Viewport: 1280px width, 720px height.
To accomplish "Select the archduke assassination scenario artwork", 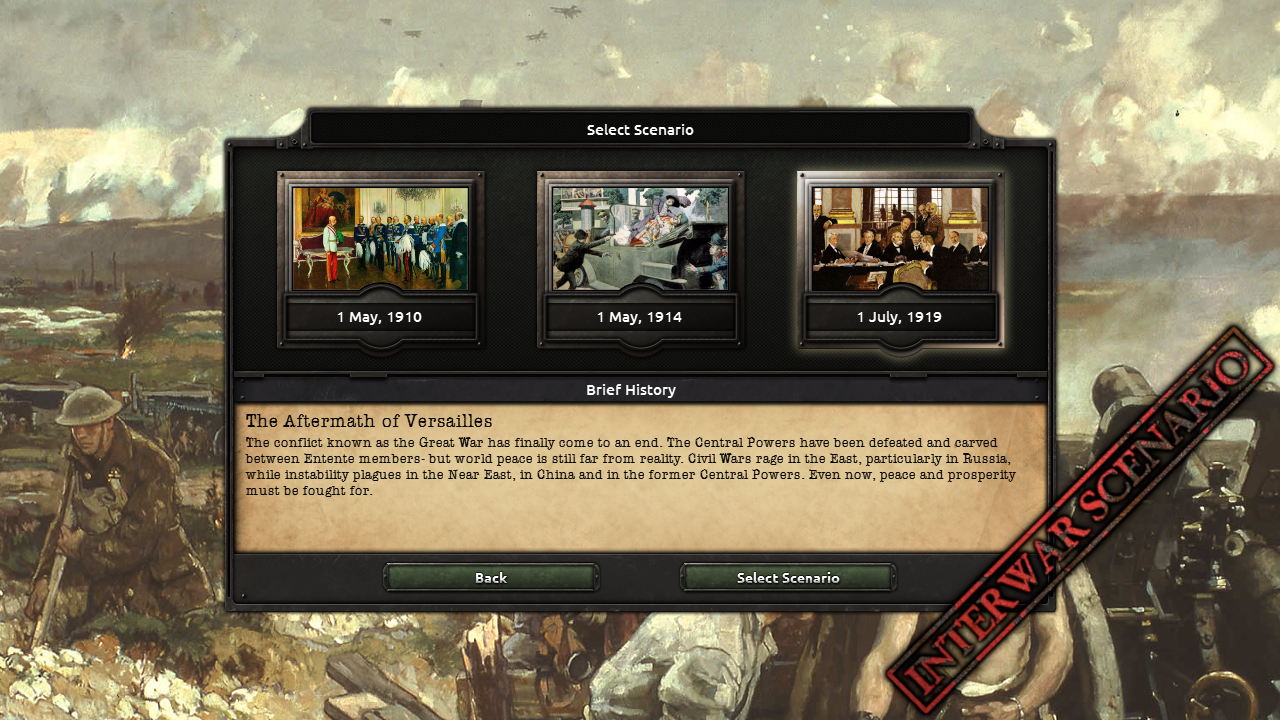I will (641, 238).
